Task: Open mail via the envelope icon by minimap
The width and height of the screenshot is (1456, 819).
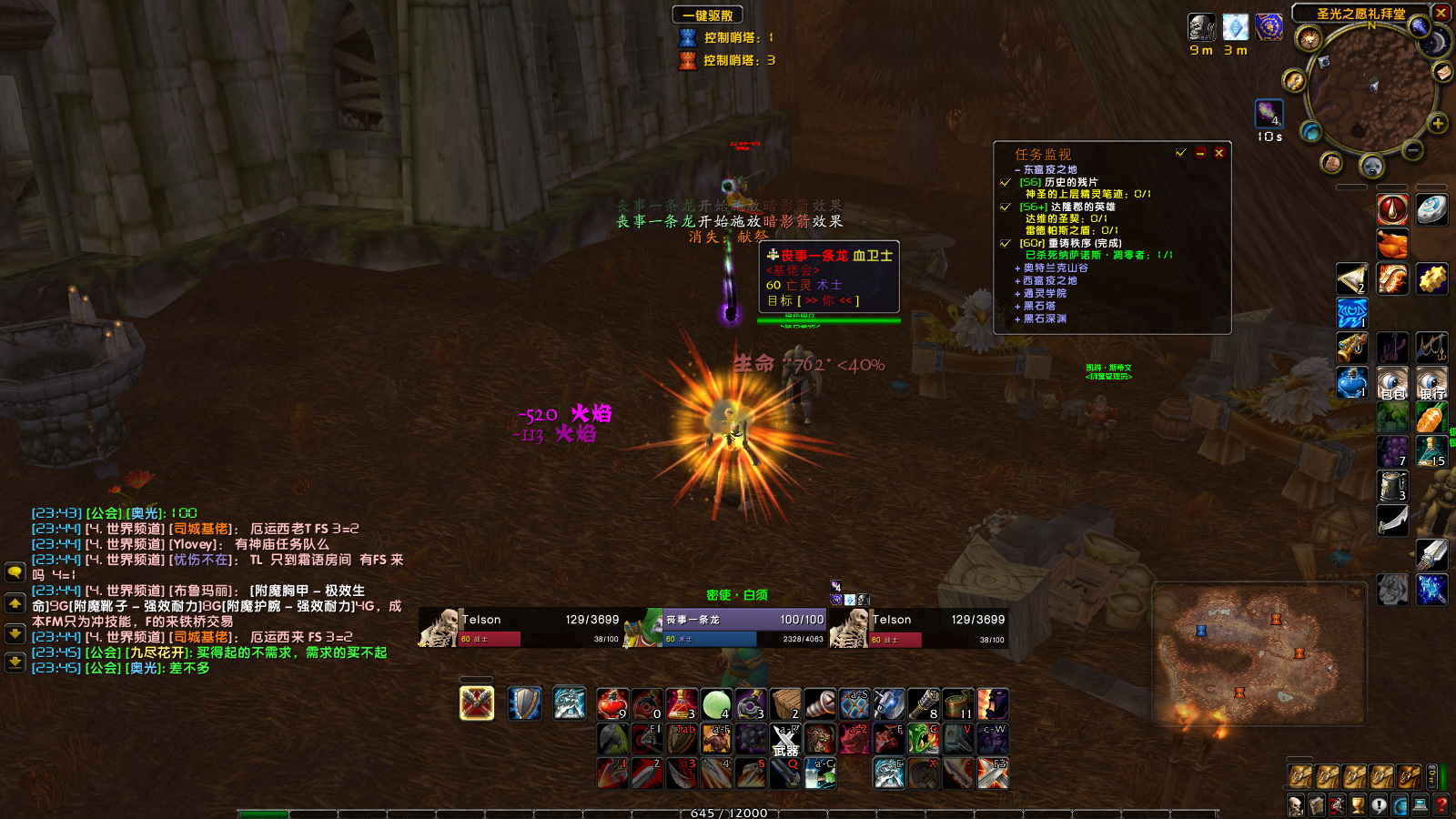Action: [1442, 73]
